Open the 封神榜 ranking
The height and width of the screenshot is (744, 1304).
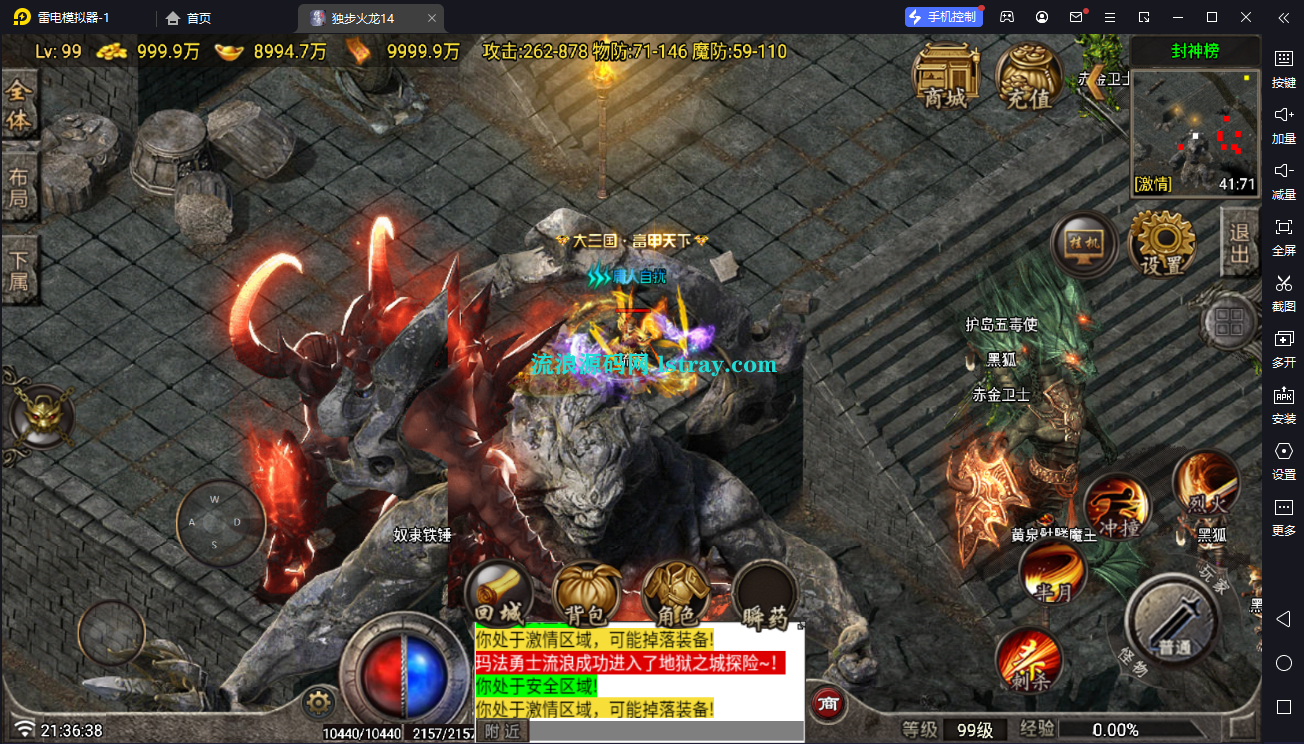[x=1195, y=51]
